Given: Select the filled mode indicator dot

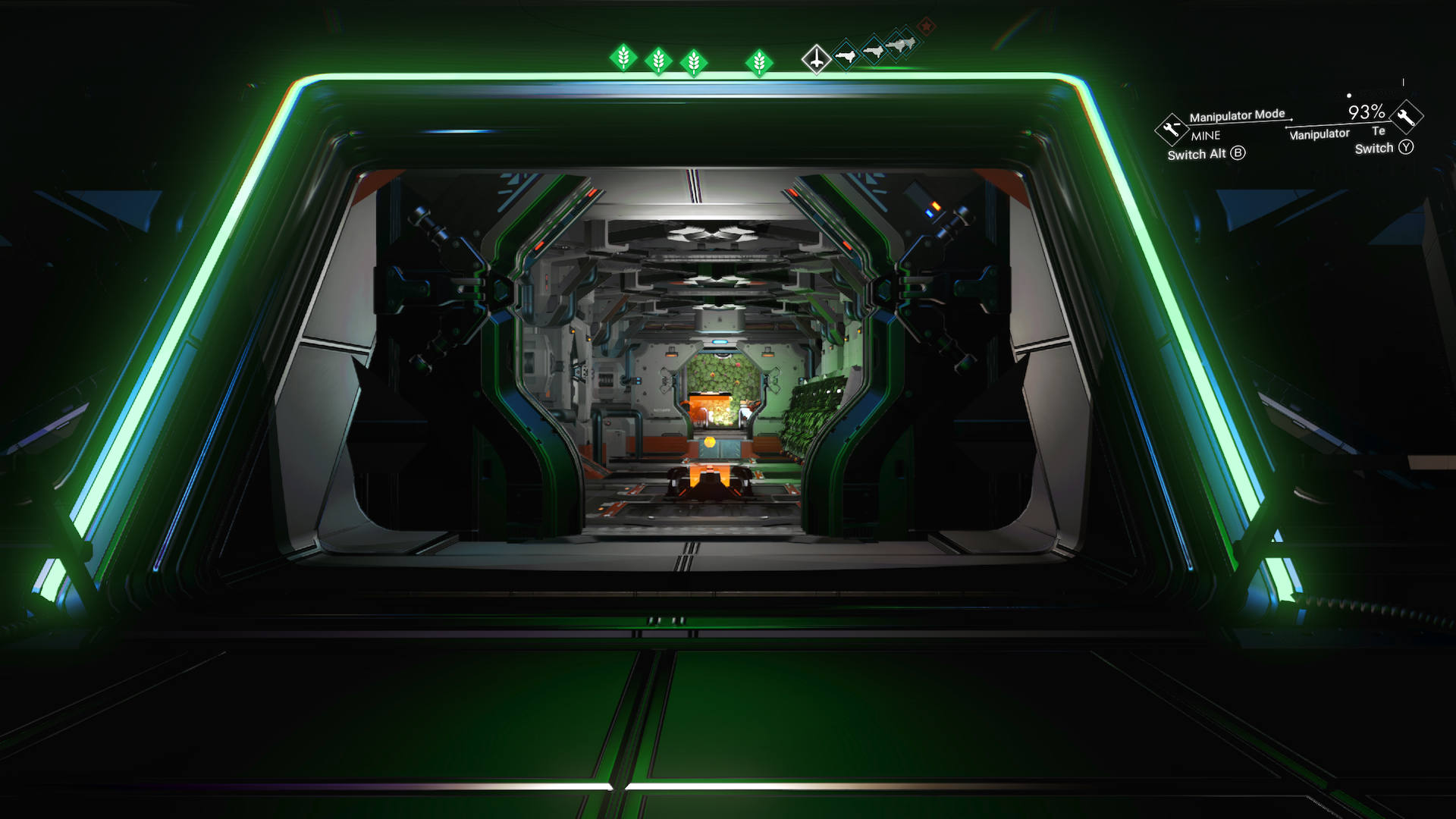Looking at the screenshot, I should click(x=1350, y=96).
